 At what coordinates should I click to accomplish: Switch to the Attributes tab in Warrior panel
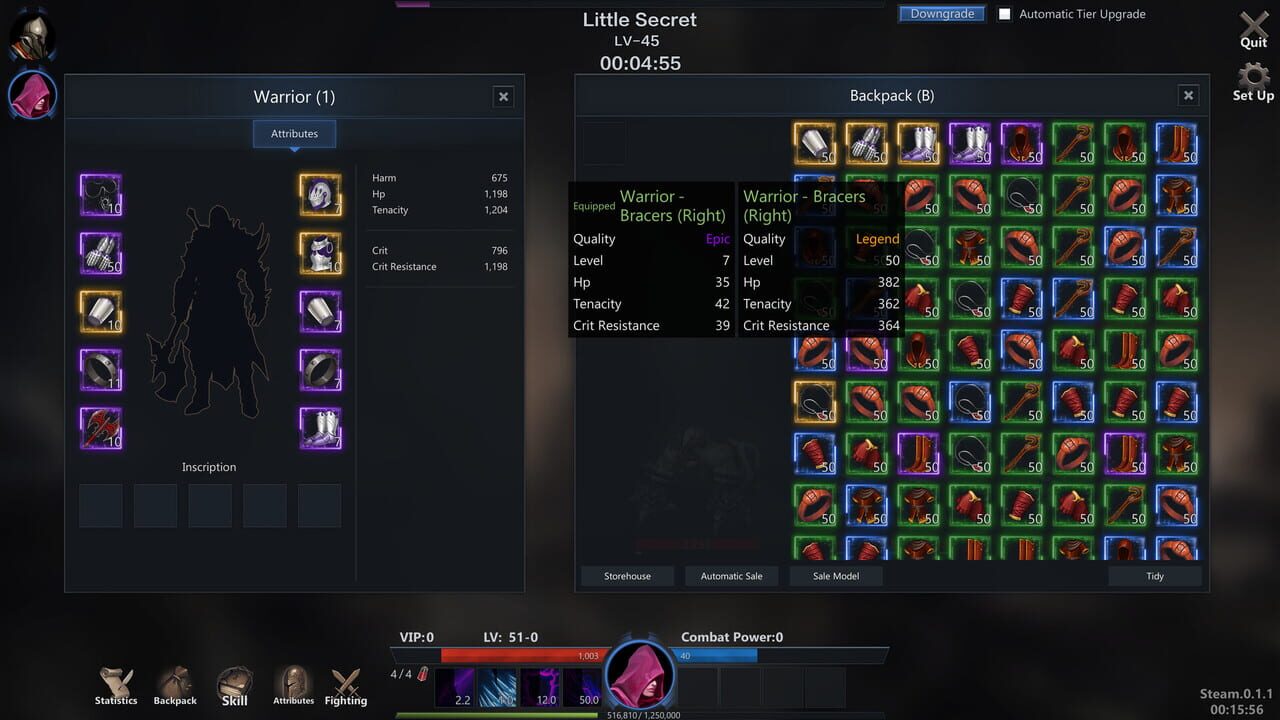[x=294, y=133]
